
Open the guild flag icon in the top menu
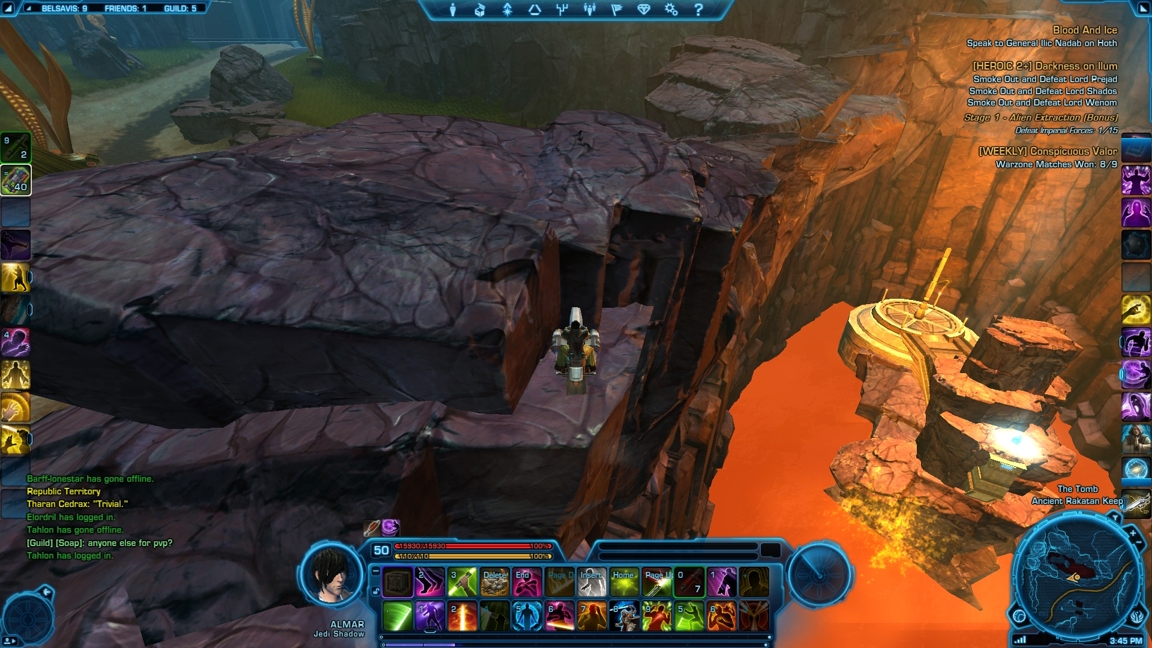click(616, 10)
